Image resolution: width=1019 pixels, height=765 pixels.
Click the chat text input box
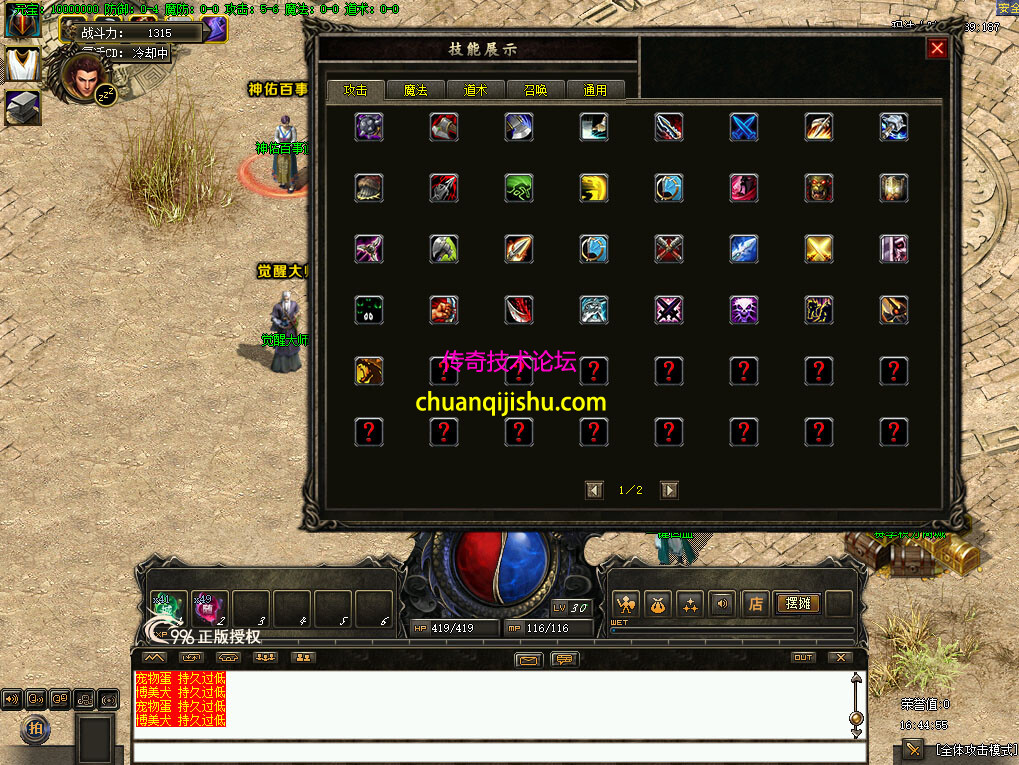point(490,751)
